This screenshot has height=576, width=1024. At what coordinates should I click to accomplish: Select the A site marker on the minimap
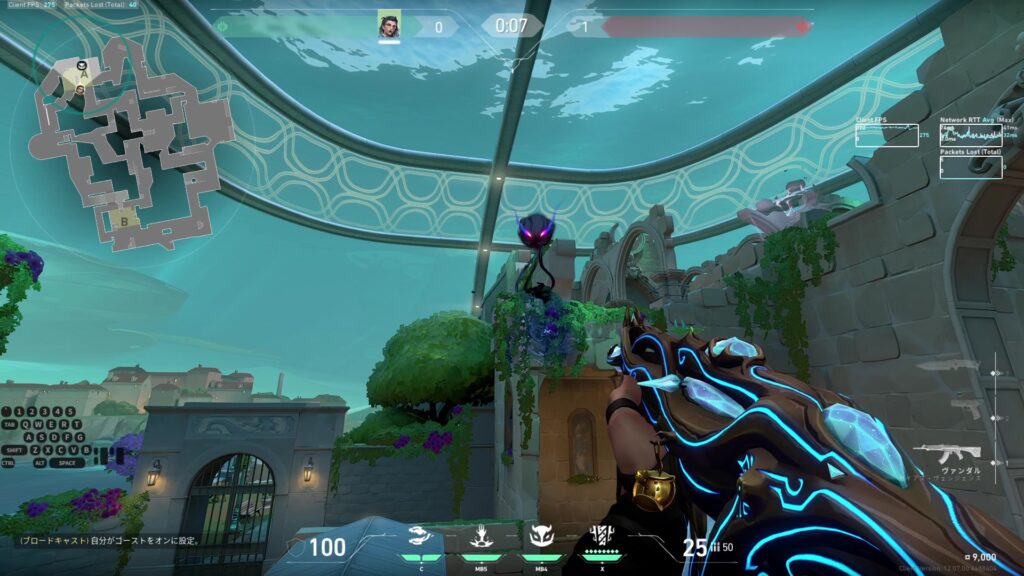(x=84, y=71)
